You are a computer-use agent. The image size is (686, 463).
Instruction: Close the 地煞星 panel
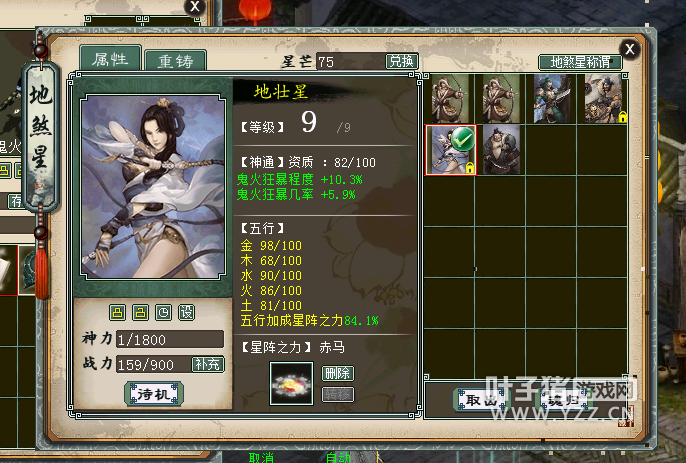(628, 48)
